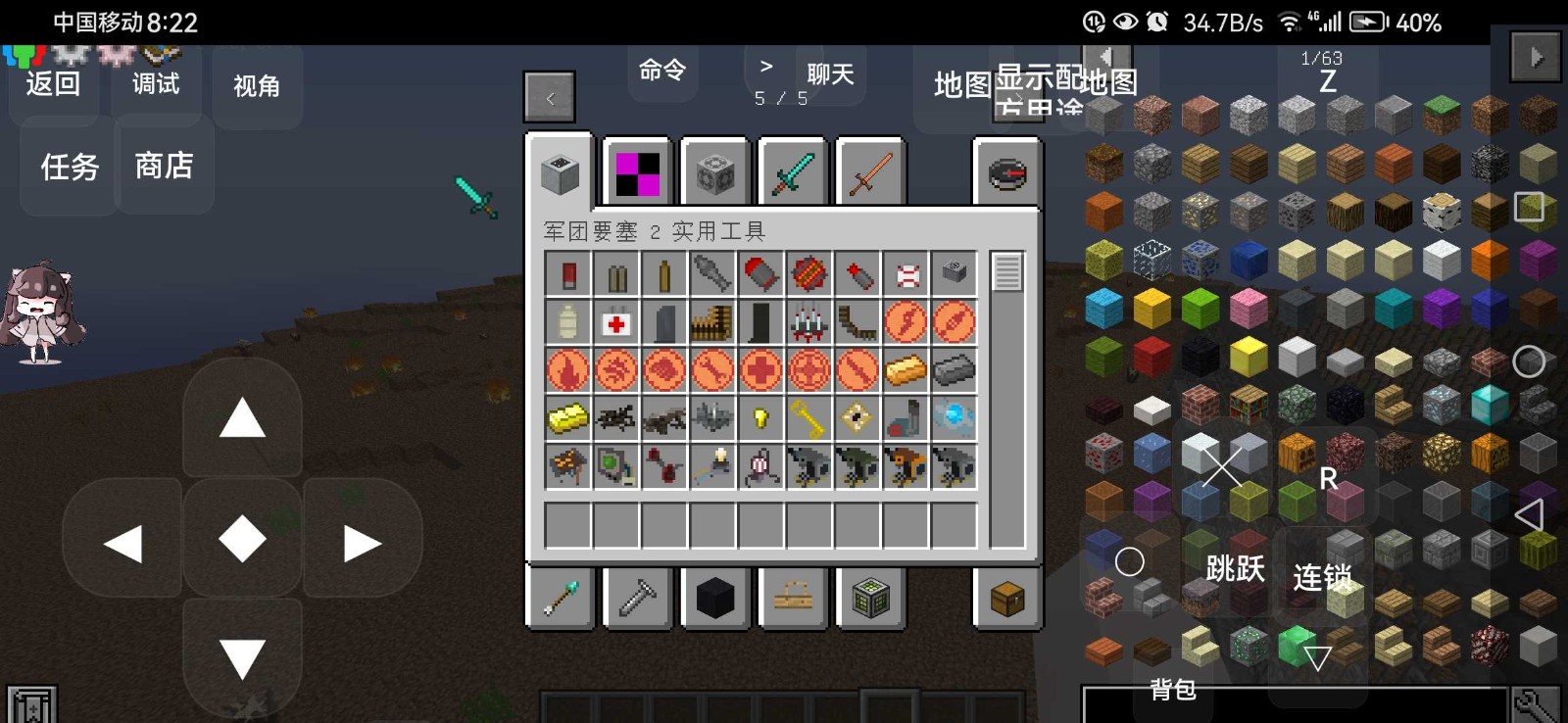Viewport: 1568px width, 723px height.
Task: Go to the previous creative tab page
Action: (x=550, y=98)
